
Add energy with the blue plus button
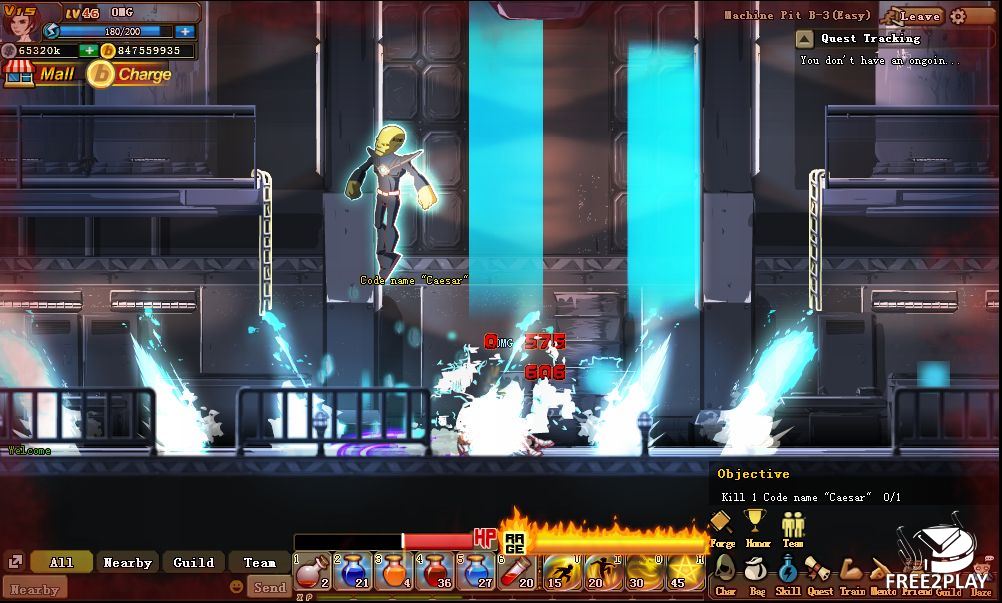[x=184, y=31]
